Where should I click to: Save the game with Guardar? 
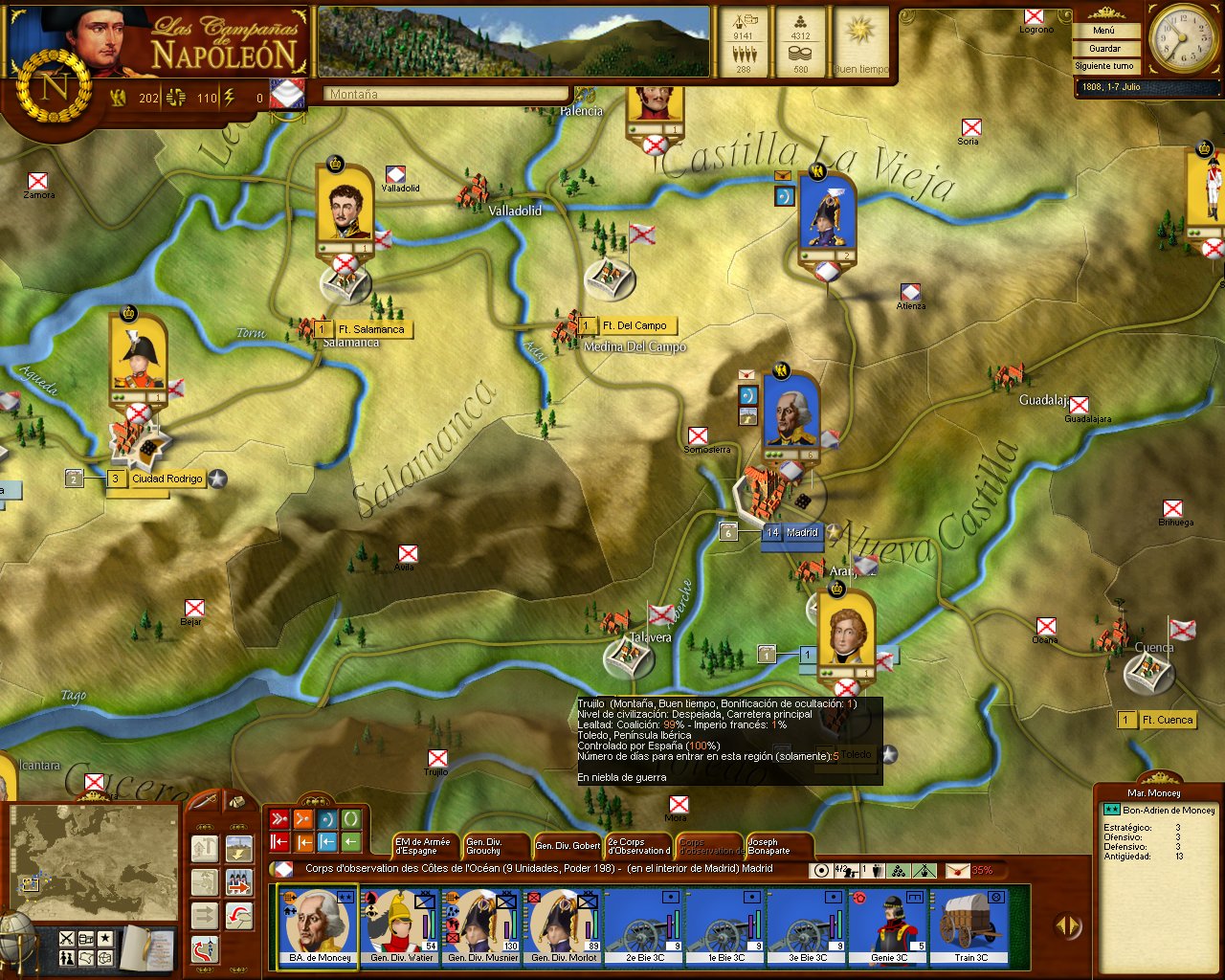click(x=1104, y=48)
